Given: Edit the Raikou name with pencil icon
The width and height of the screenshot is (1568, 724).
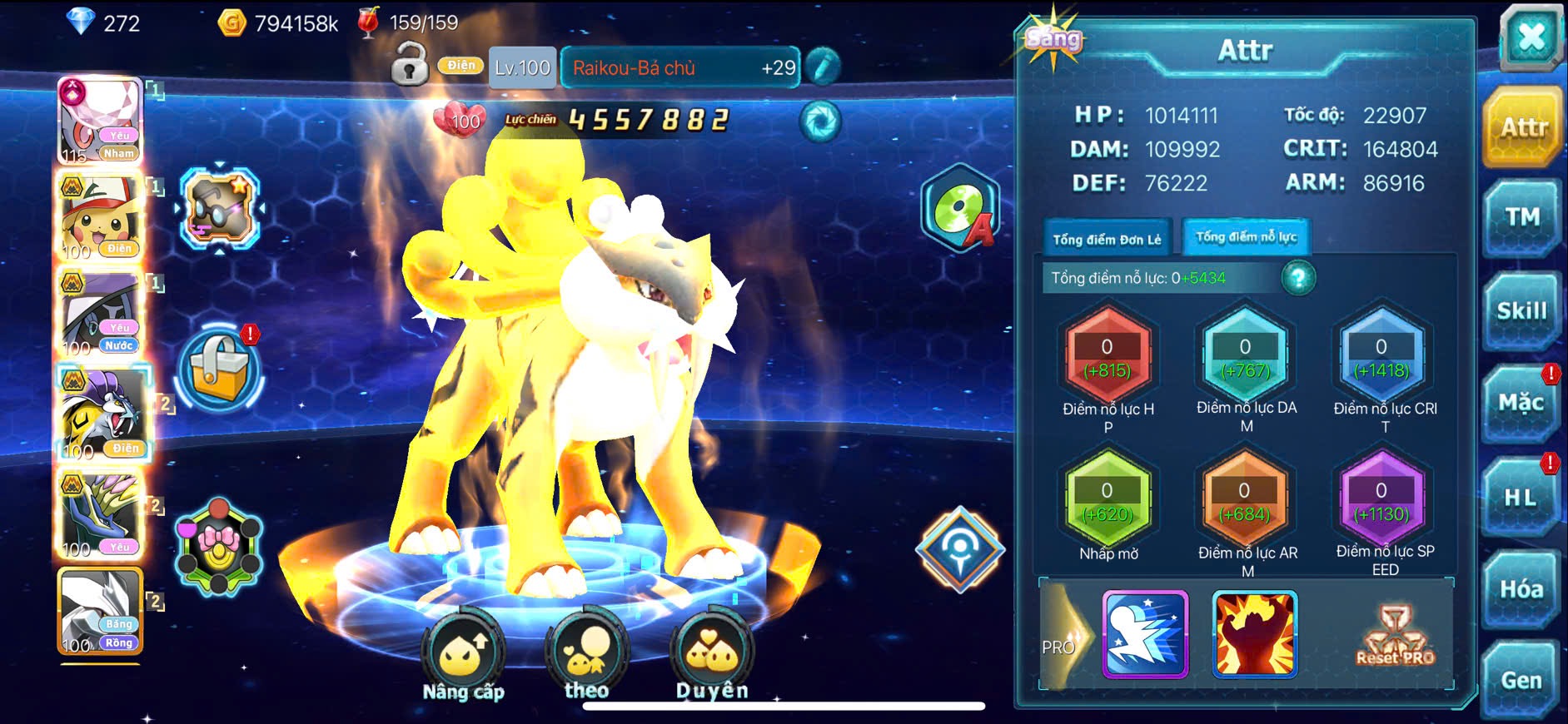Looking at the screenshot, I should coord(822,67).
